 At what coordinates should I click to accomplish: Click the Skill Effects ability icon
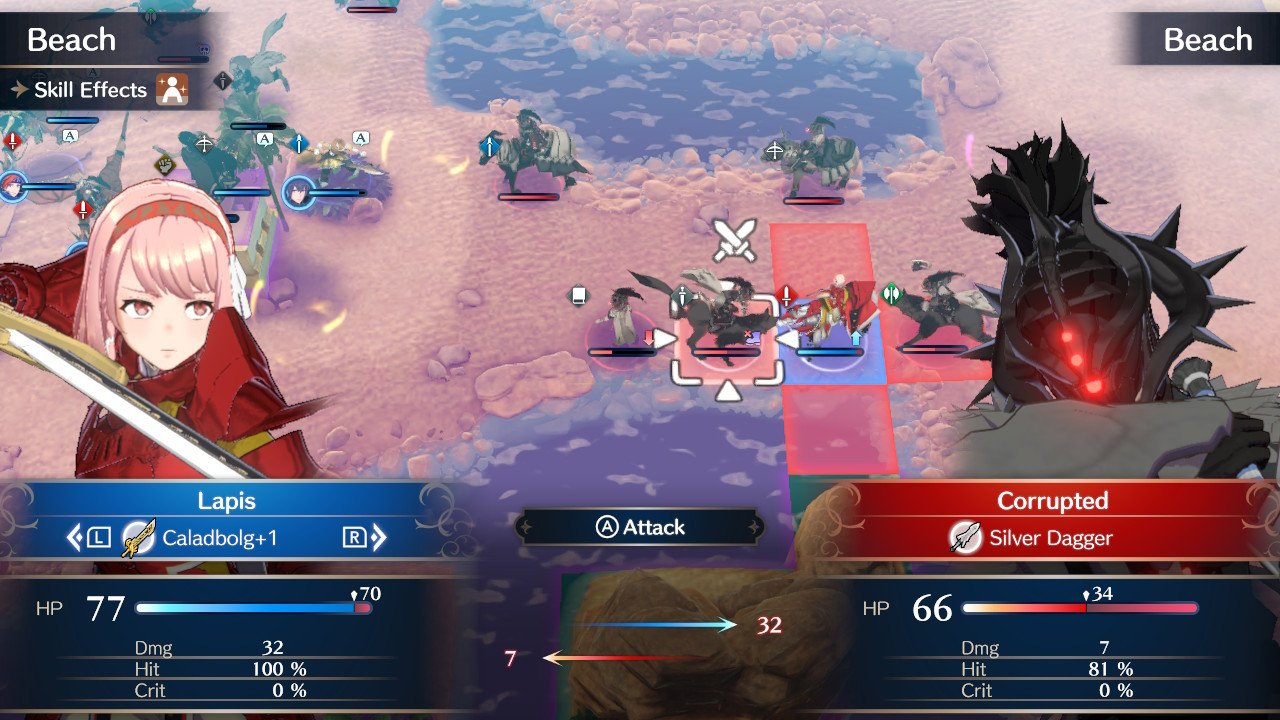[172, 90]
